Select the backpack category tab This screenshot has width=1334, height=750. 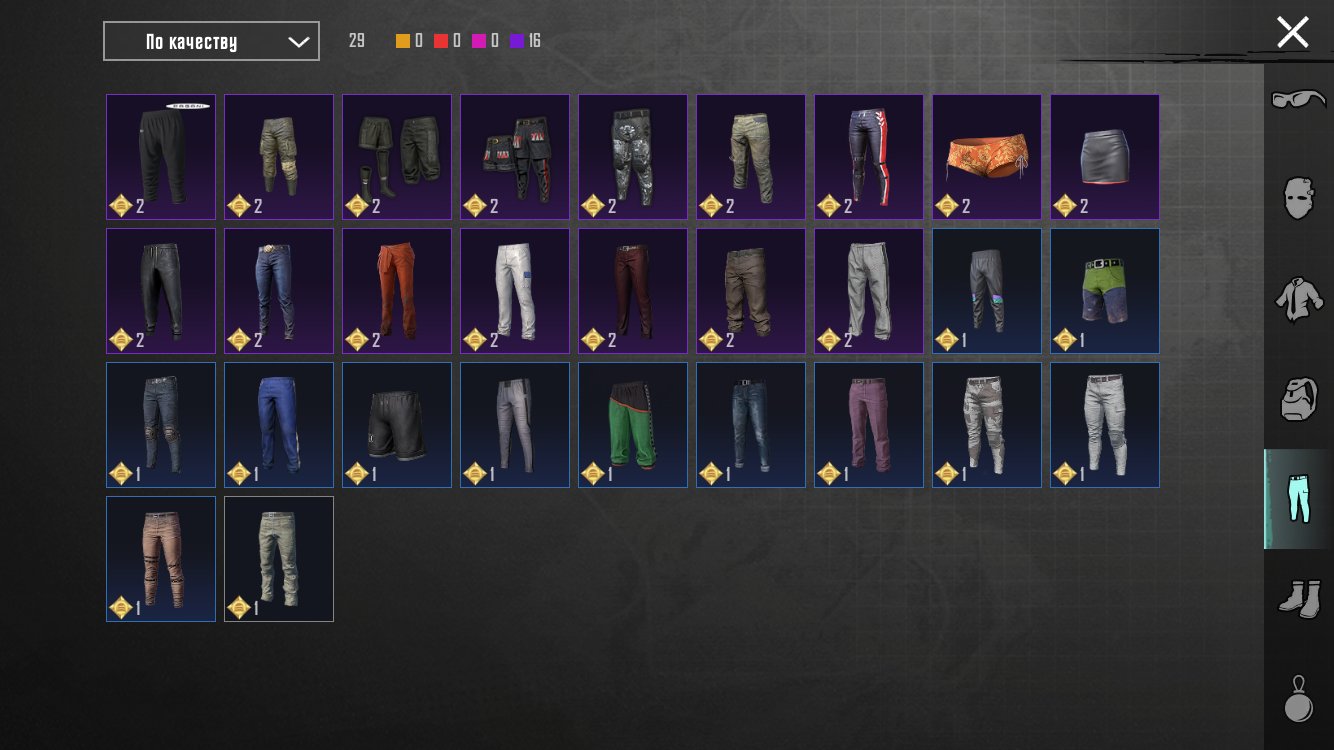tap(1298, 399)
